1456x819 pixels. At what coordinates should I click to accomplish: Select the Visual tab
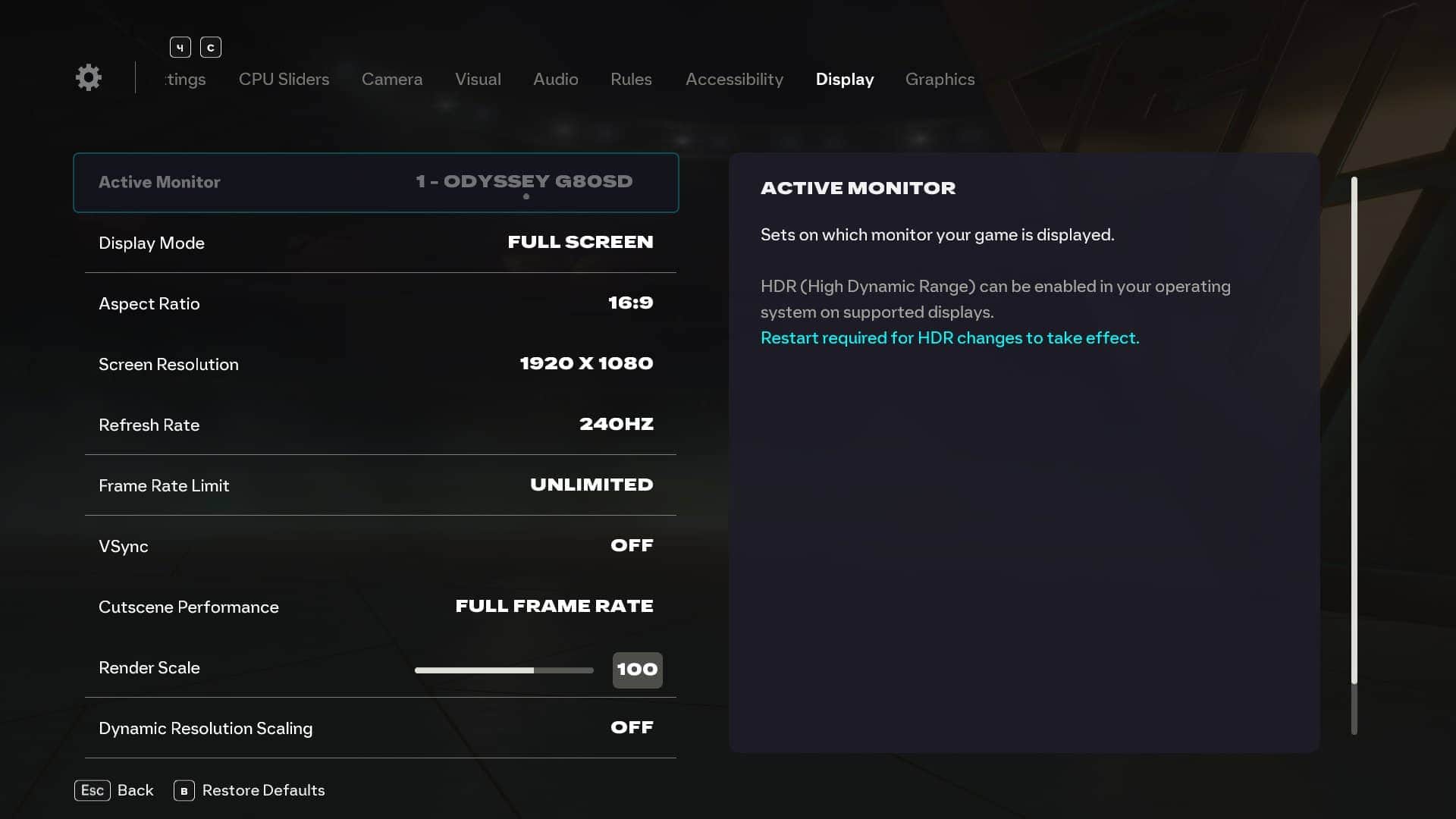pos(478,80)
